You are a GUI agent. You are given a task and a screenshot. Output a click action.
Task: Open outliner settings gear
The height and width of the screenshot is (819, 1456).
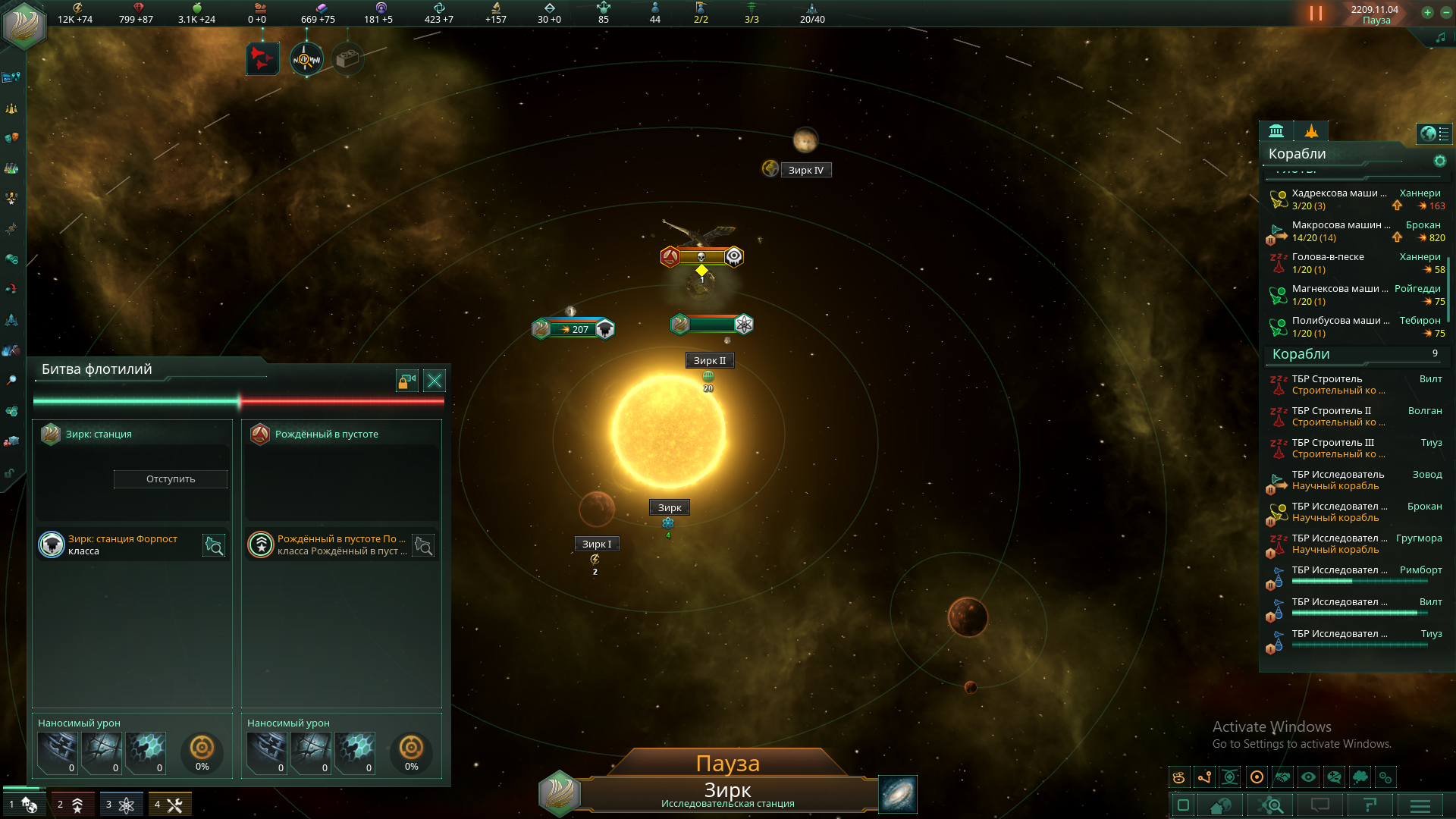[1439, 161]
